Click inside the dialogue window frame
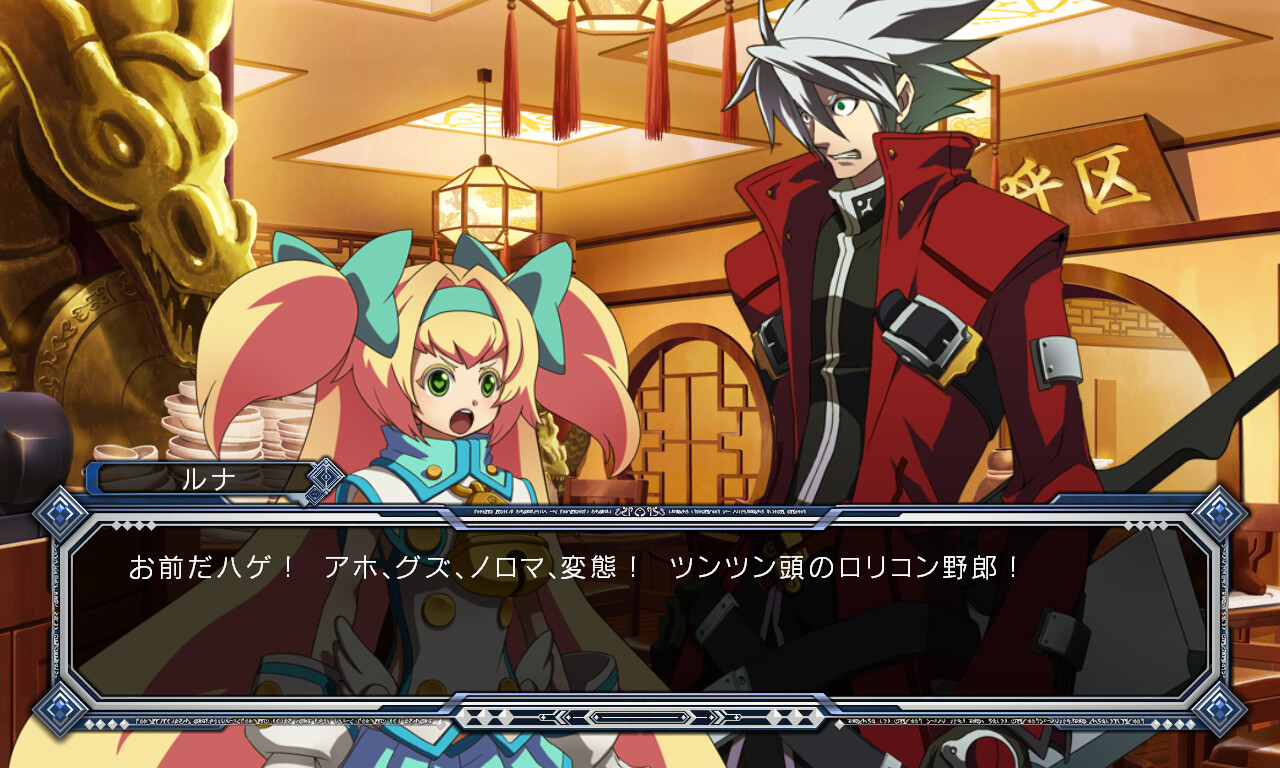 pyautogui.click(x=640, y=610)
